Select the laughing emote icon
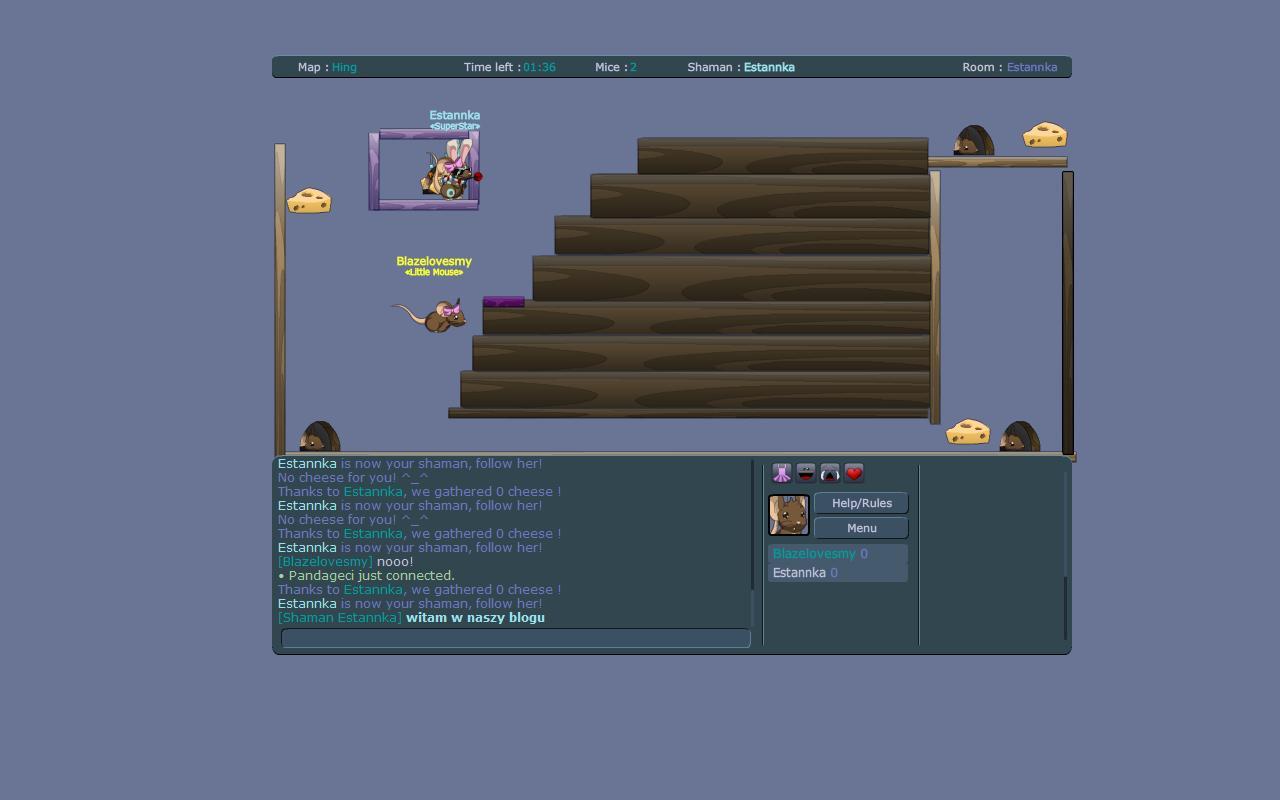Screen dimensions: 1280x800 click(x=805, y=472)
